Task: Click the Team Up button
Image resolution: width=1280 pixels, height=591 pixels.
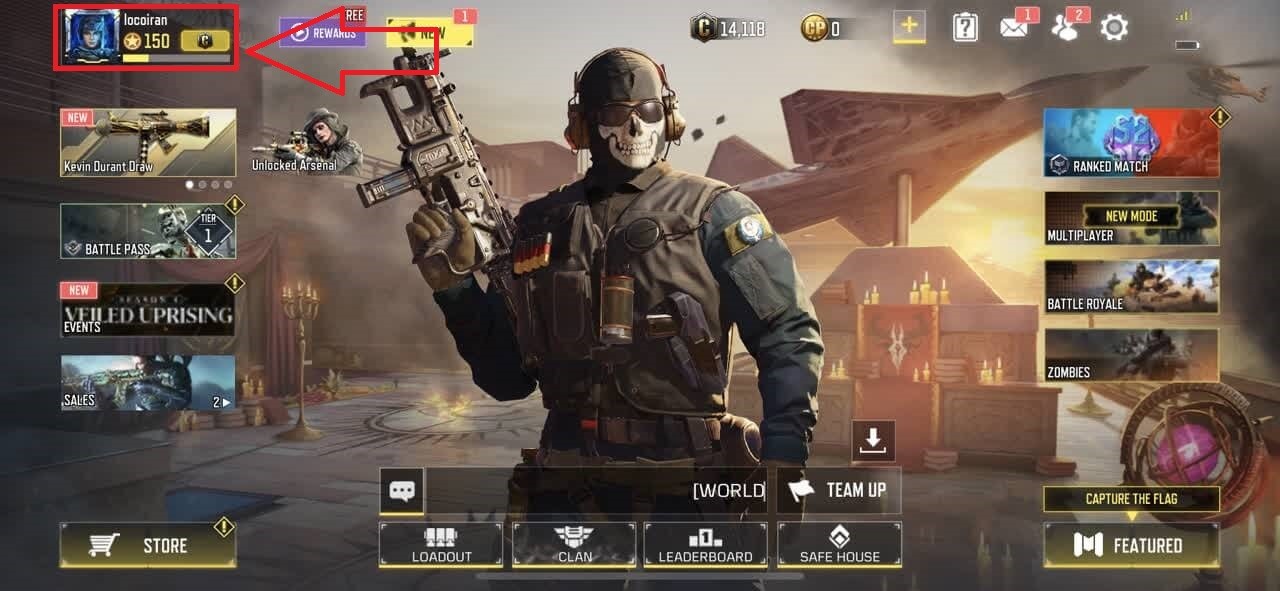Action: pos(839,491)
